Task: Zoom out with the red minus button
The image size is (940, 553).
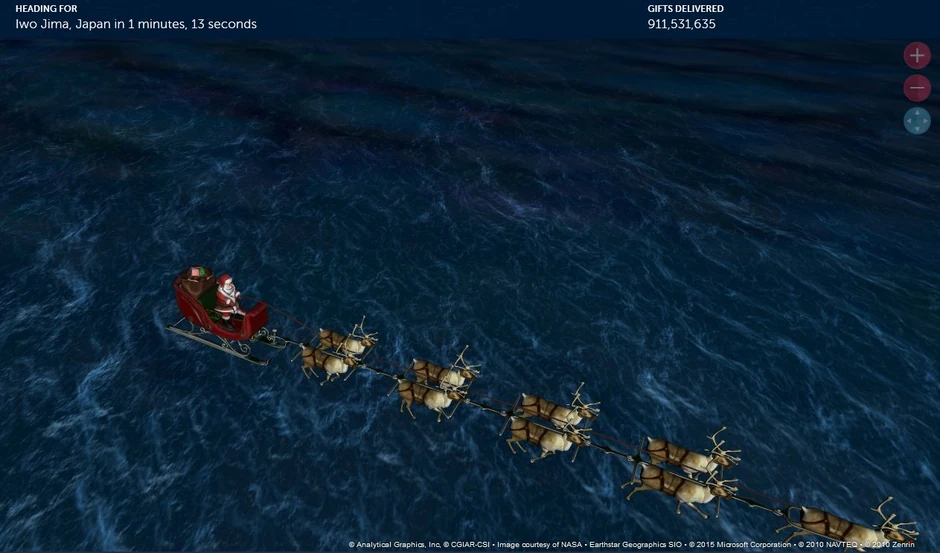Action: (x=917, y=89)
